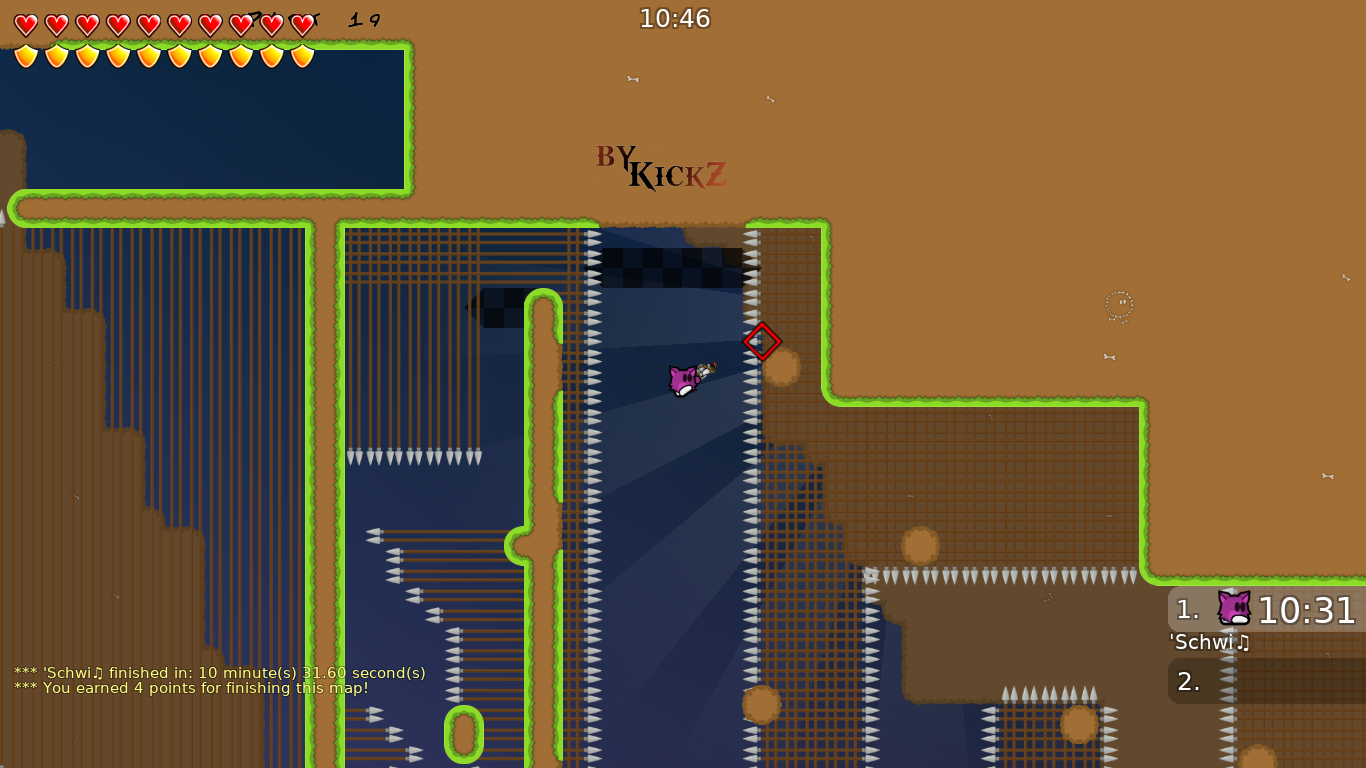Click the gun held by the purple tee

click(x=708, y=371)
